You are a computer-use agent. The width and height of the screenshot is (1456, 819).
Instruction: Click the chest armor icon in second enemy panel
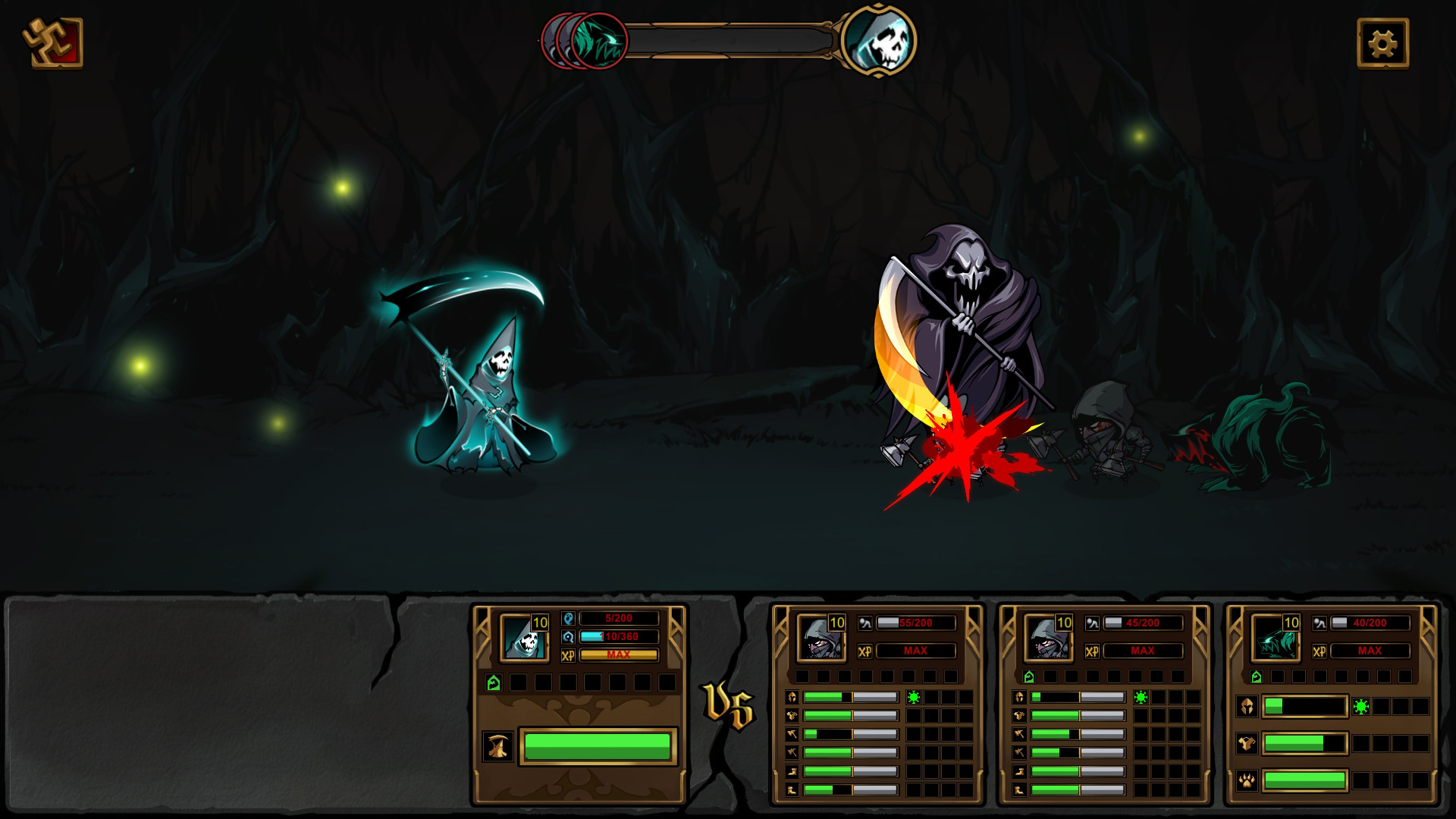(x=1019, y=716)
